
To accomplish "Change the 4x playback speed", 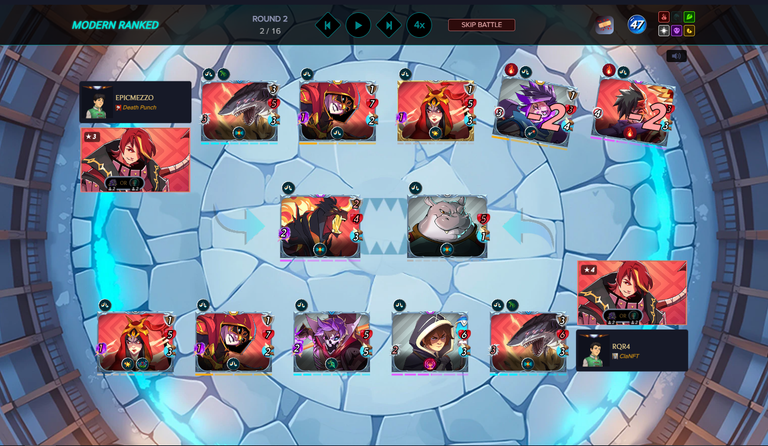I will tap(419, 25).
